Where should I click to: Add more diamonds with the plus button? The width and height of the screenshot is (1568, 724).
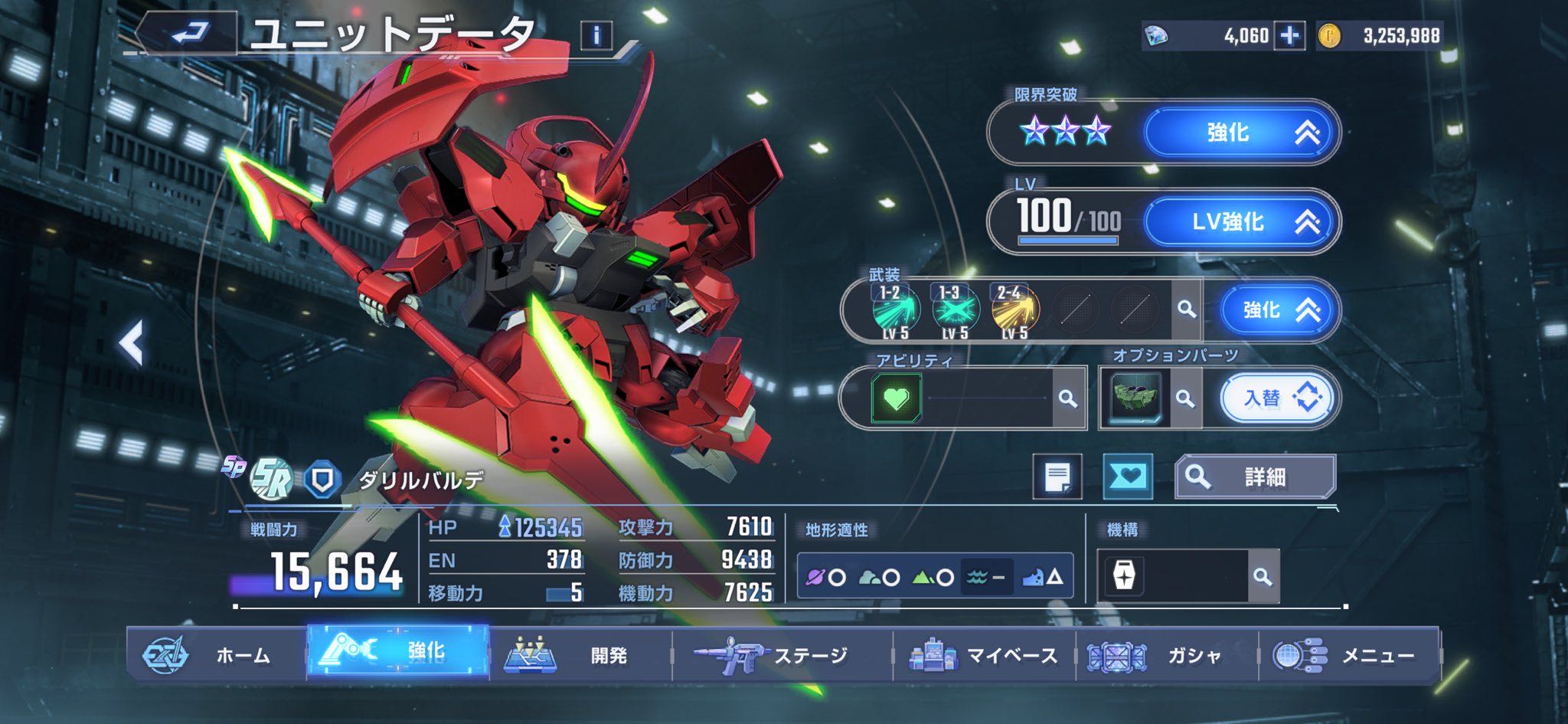[x=1289, y=35]
